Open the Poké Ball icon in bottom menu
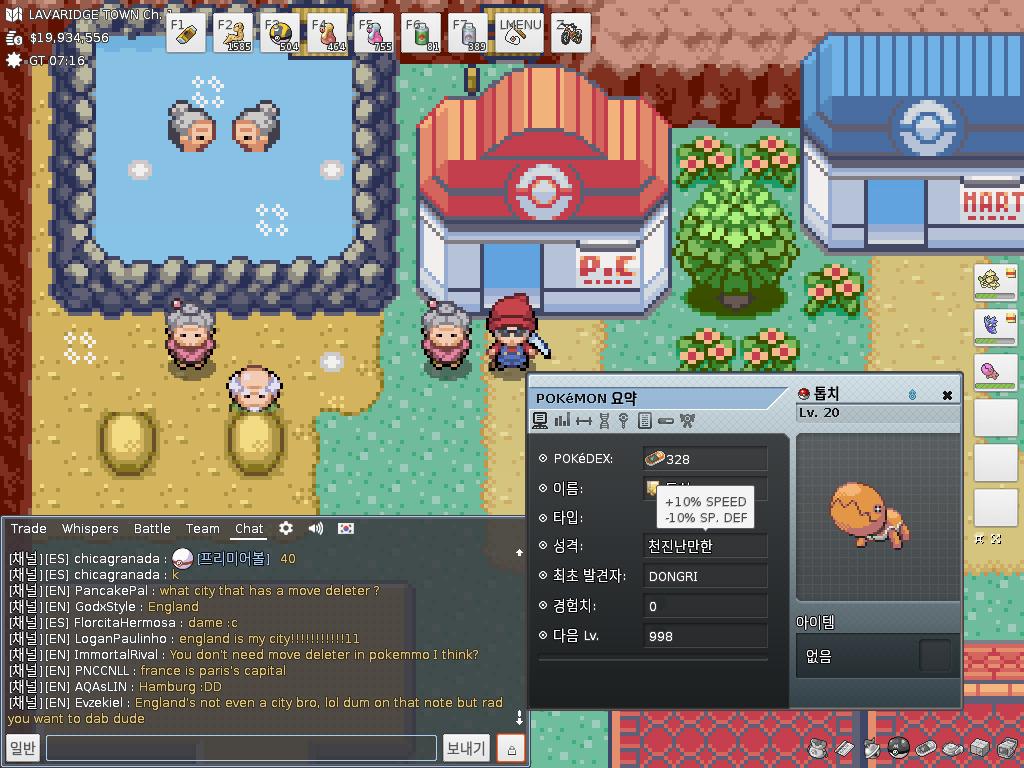1024x768 pixels. pos(899,748)
